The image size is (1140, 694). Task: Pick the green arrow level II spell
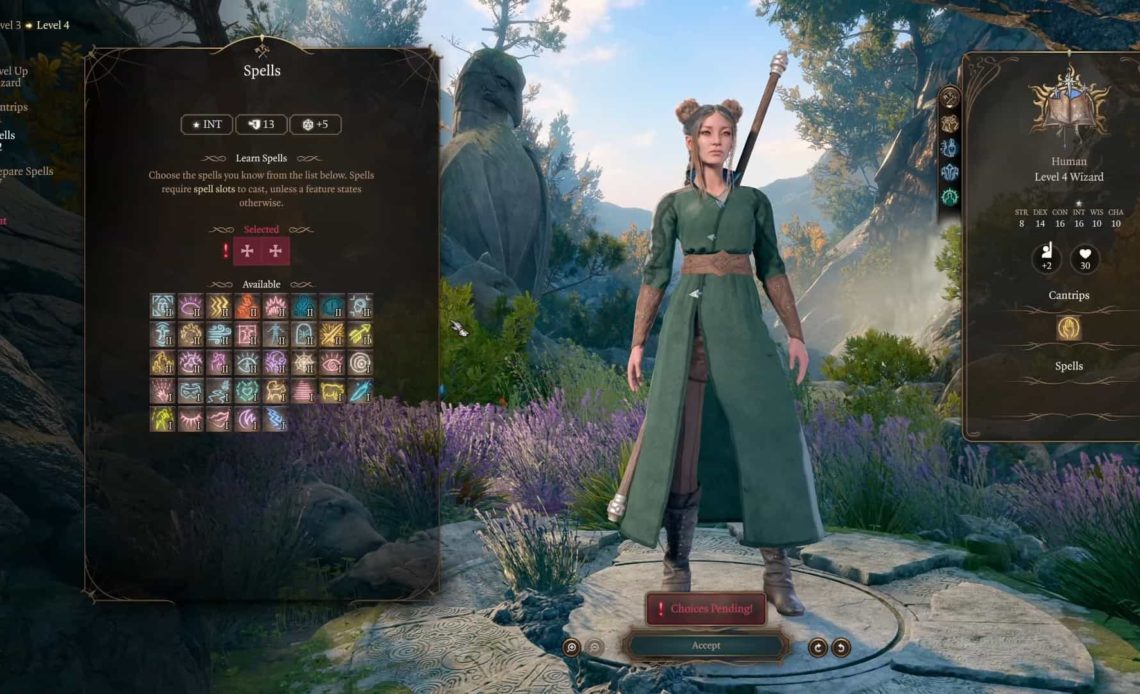360,334
